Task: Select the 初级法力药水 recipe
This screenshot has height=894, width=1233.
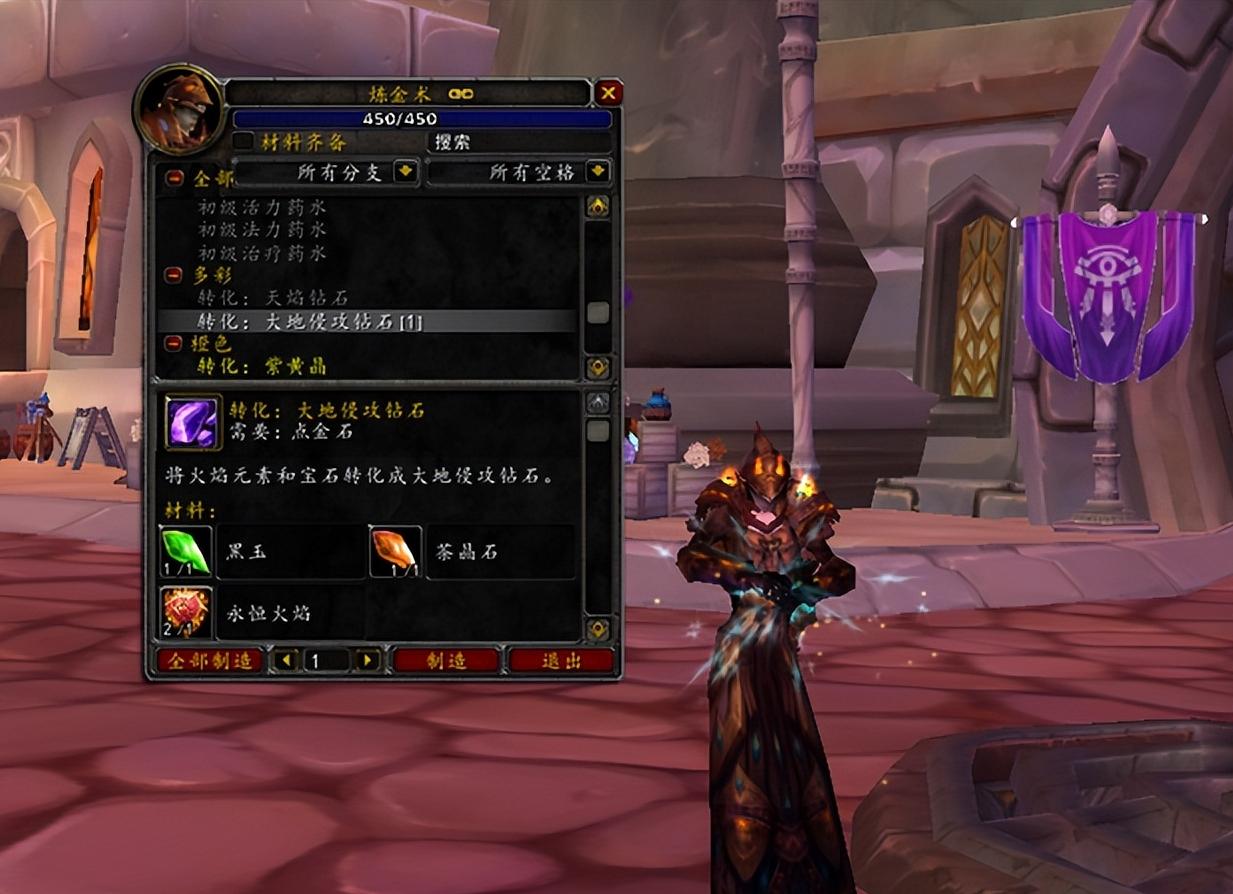Action: click(262, 231)
